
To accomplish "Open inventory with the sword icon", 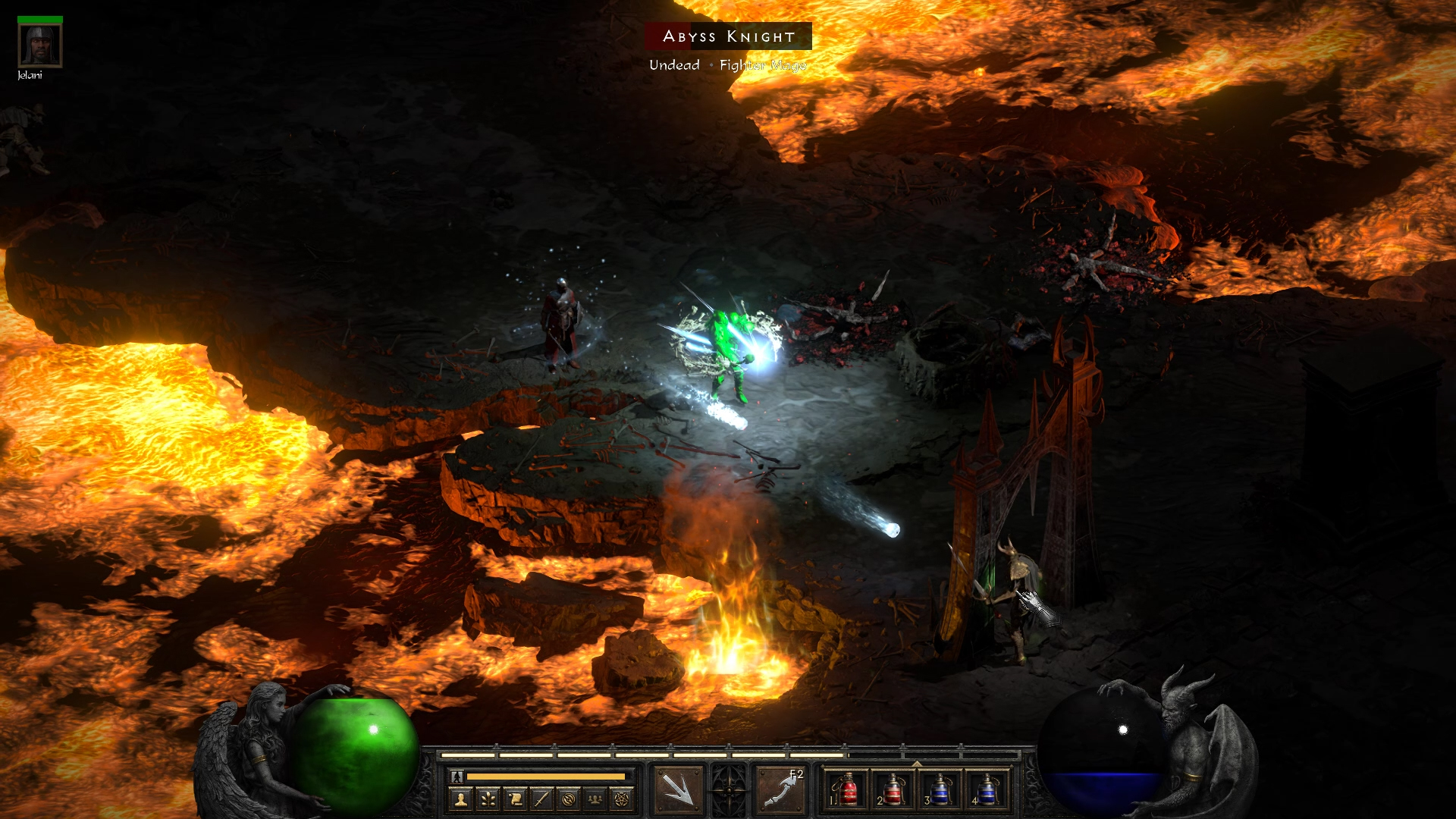I will point(541,799).
